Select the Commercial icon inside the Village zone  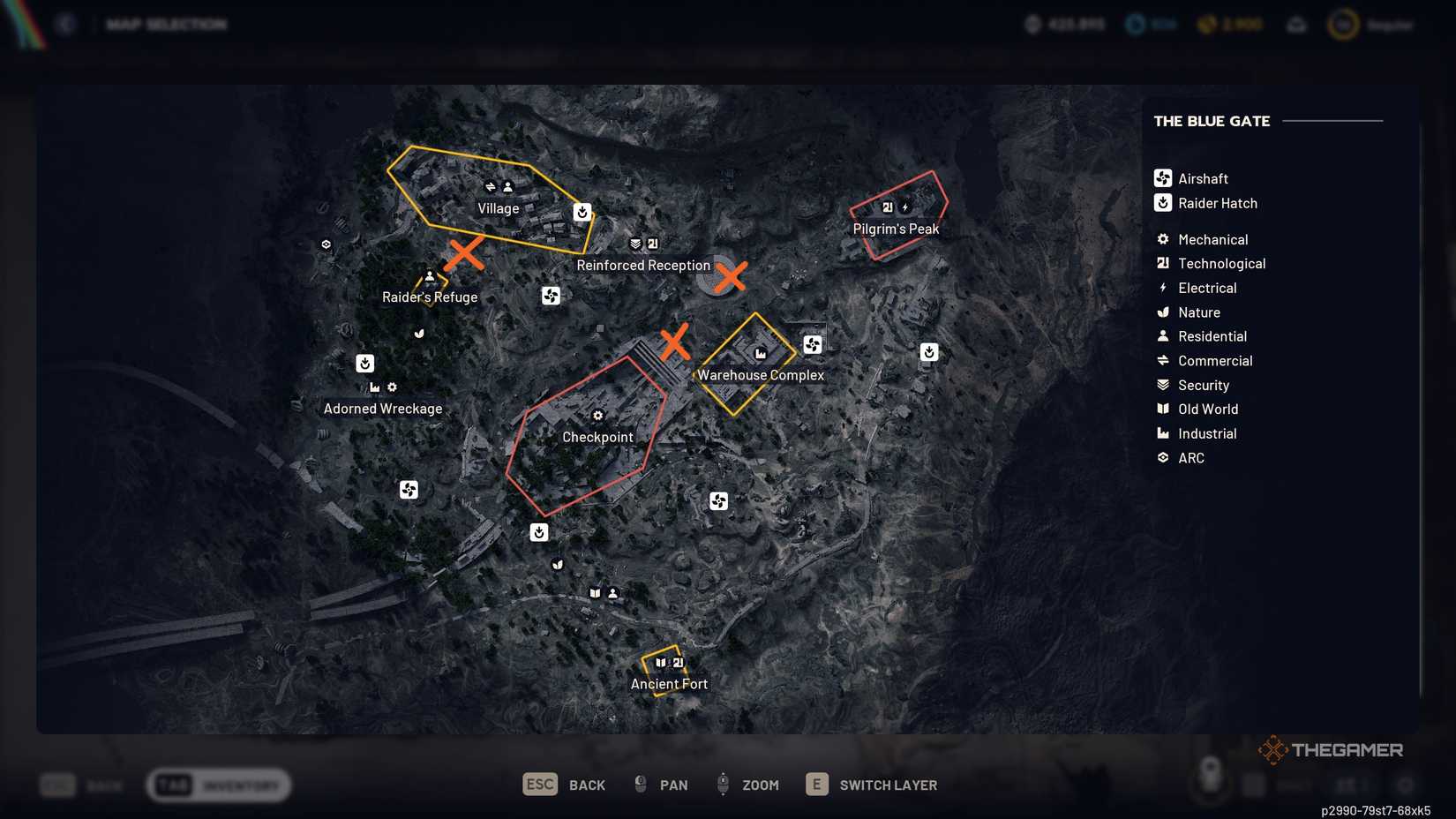(491, 186)
